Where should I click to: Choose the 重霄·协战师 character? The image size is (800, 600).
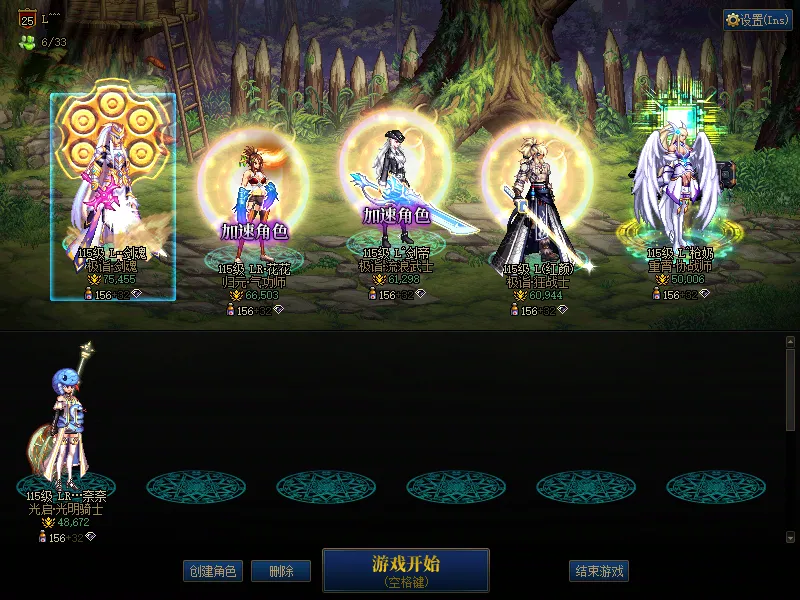(x=680, y=200)
